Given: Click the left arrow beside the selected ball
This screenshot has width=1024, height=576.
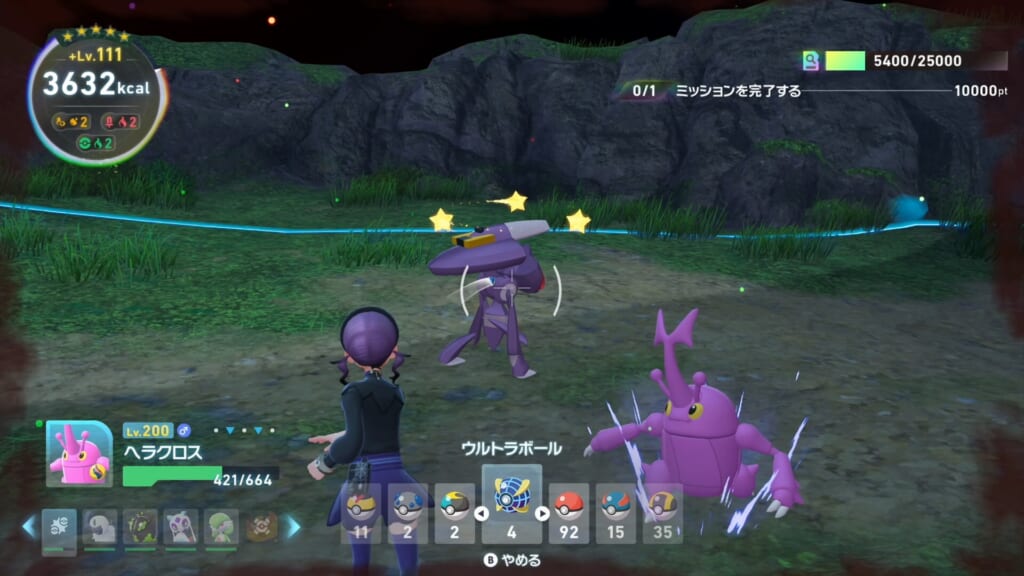Looking at the screenshot, I should (x=479, y=514).
